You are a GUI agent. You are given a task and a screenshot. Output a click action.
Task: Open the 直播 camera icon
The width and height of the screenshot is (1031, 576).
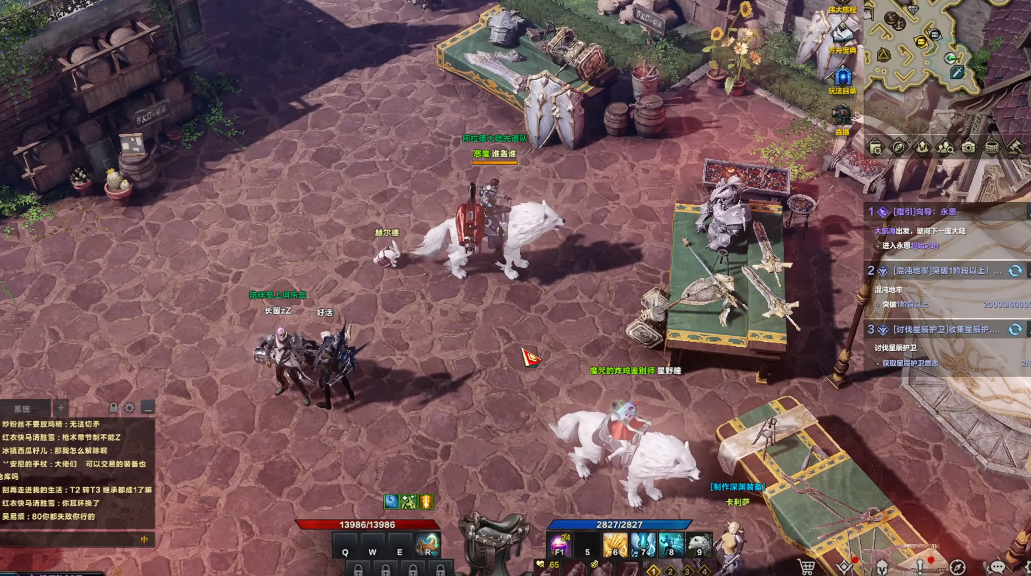843,115
